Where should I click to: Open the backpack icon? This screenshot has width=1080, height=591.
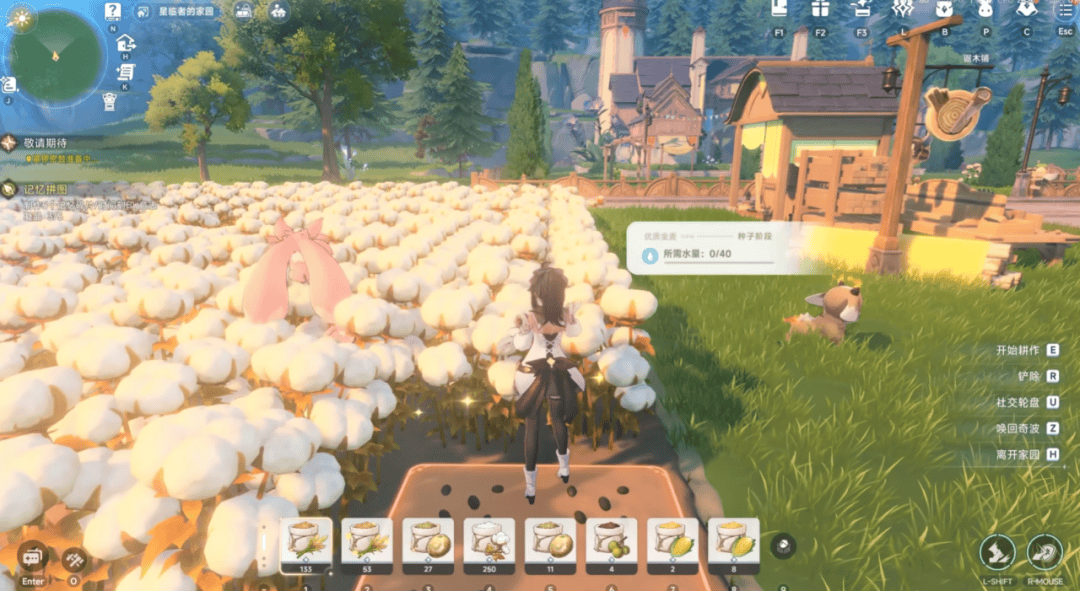(x=944, y=9)
